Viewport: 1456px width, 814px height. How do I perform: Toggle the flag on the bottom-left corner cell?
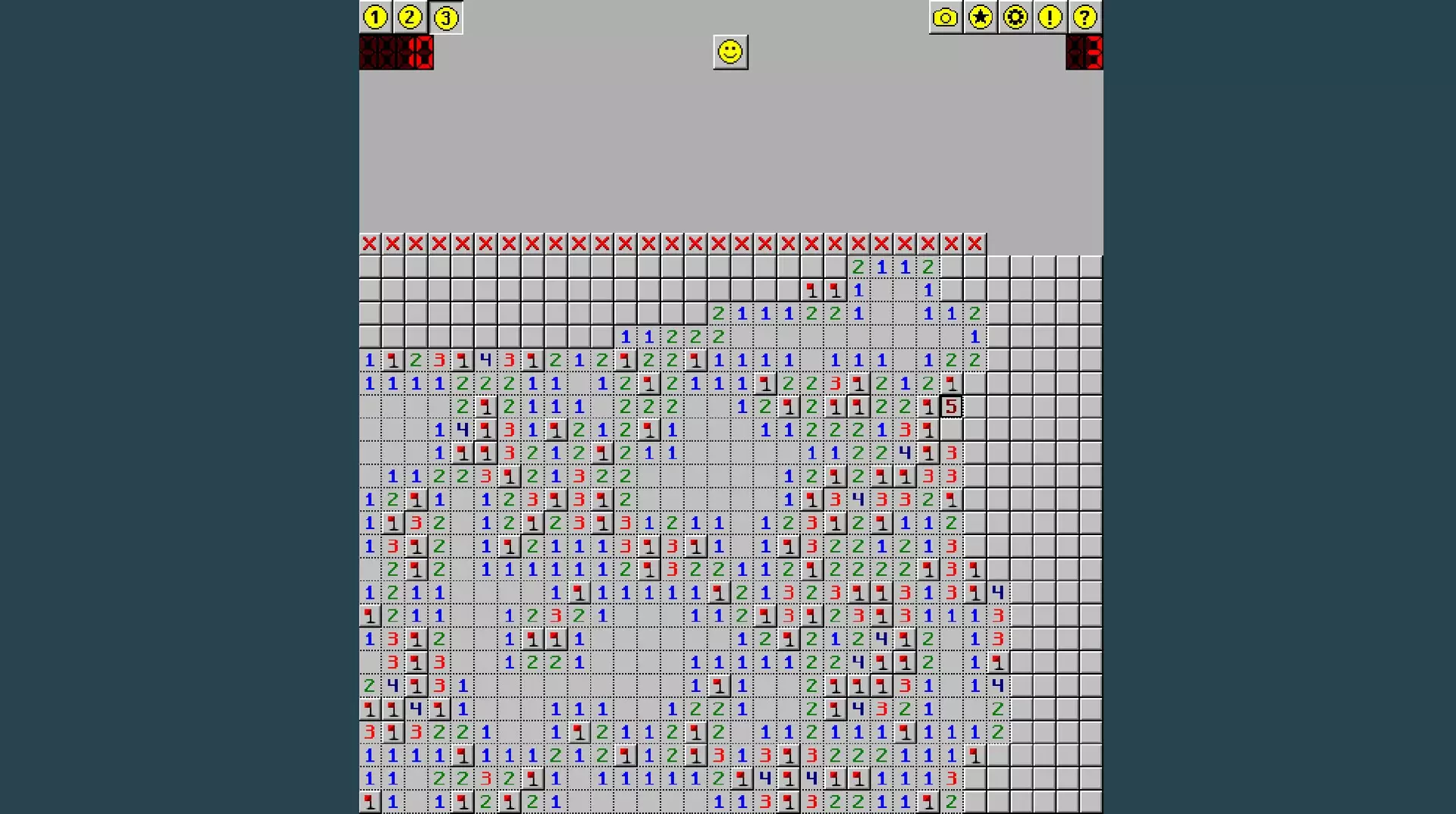tap(369, 800)
